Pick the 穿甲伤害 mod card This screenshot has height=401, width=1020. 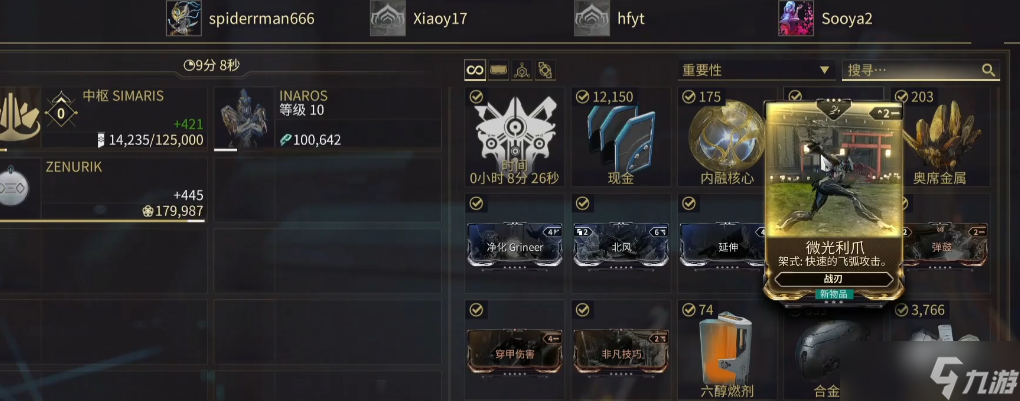point(513,351)
